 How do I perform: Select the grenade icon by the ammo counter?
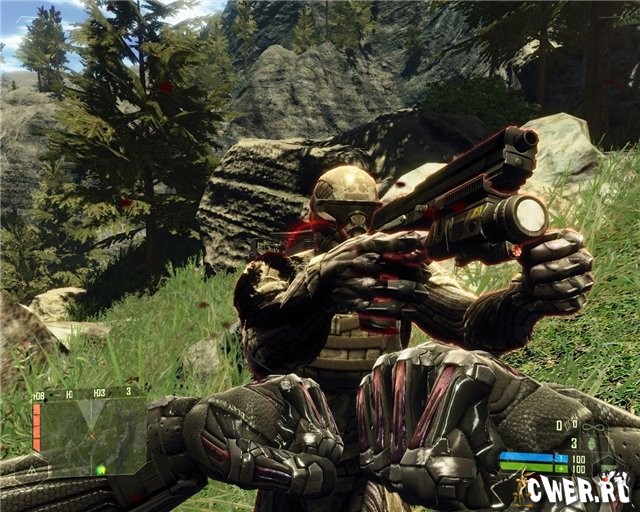[593, 442]
